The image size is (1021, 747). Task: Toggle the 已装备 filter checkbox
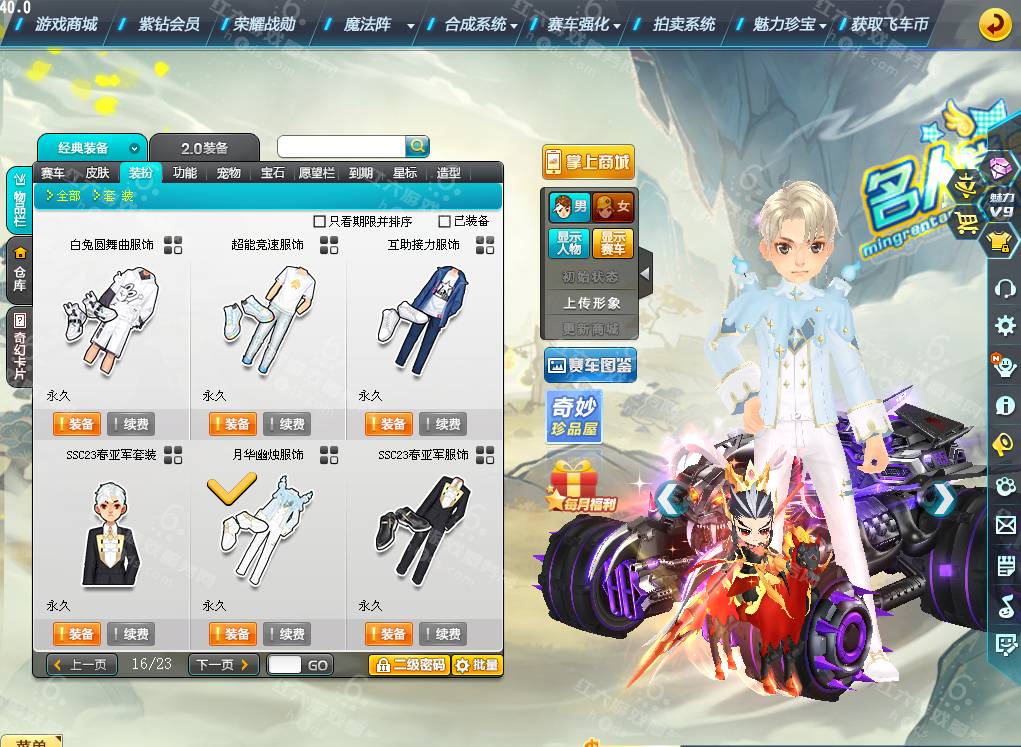point(445,221)
